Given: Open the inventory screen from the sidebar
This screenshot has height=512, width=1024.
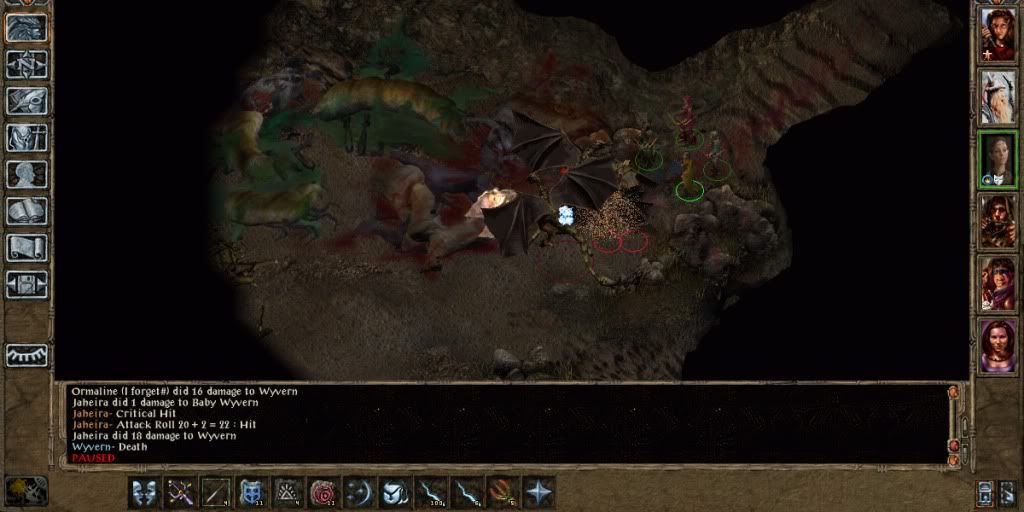Looking at the screenshot, I should click(x=26, y=138).
